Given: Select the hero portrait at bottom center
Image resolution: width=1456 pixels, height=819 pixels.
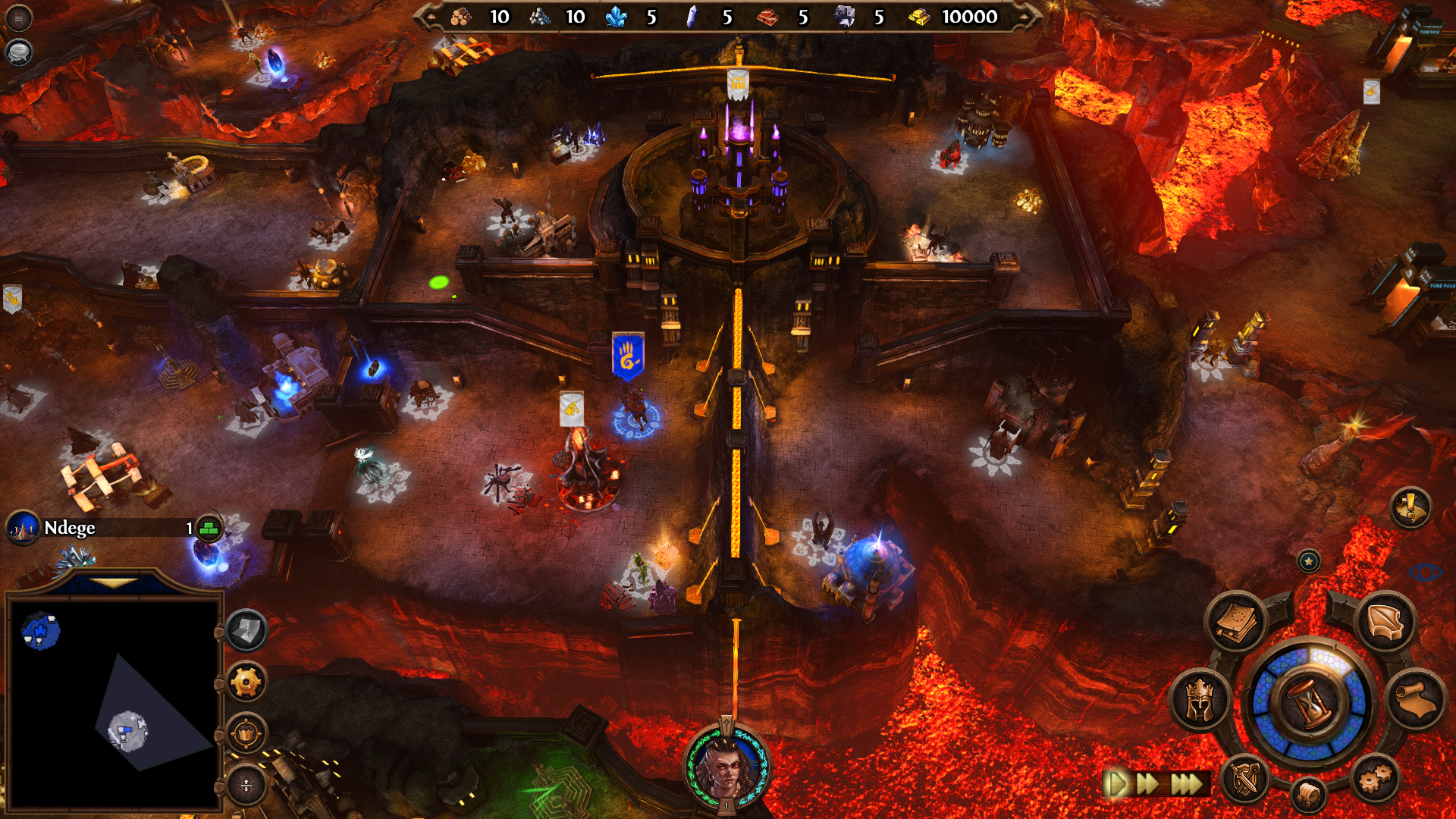Looking at the screenshot, I should coord(726,767).
